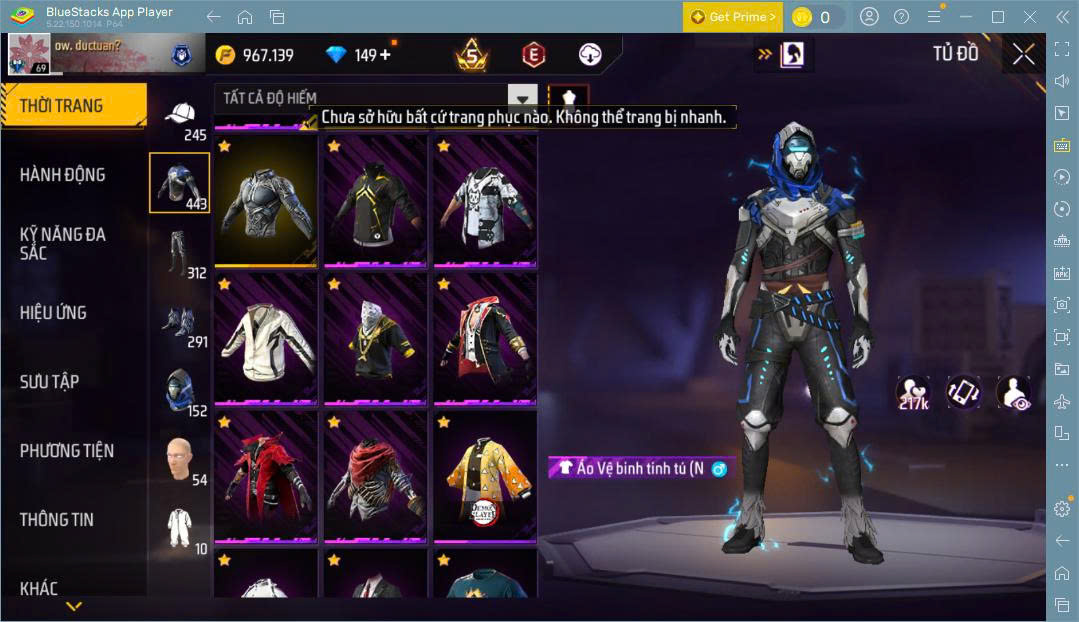Go to PHƯƠNG TIỆN category
Image resolution: width=1079 pixels, height=622 pixels.
[x=67, y=451]
